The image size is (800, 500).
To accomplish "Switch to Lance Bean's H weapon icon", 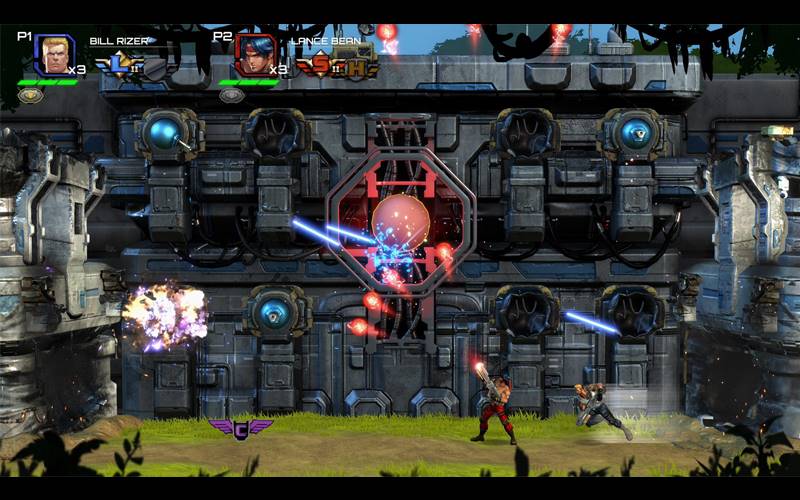I will [357, 67].
